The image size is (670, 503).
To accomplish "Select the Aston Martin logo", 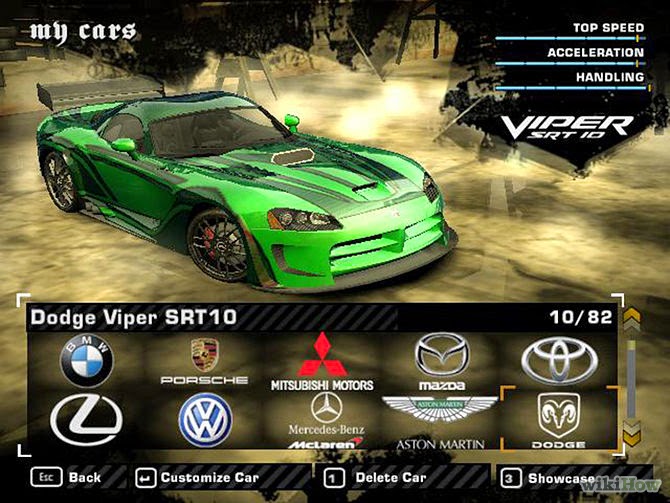I will 441,418.
